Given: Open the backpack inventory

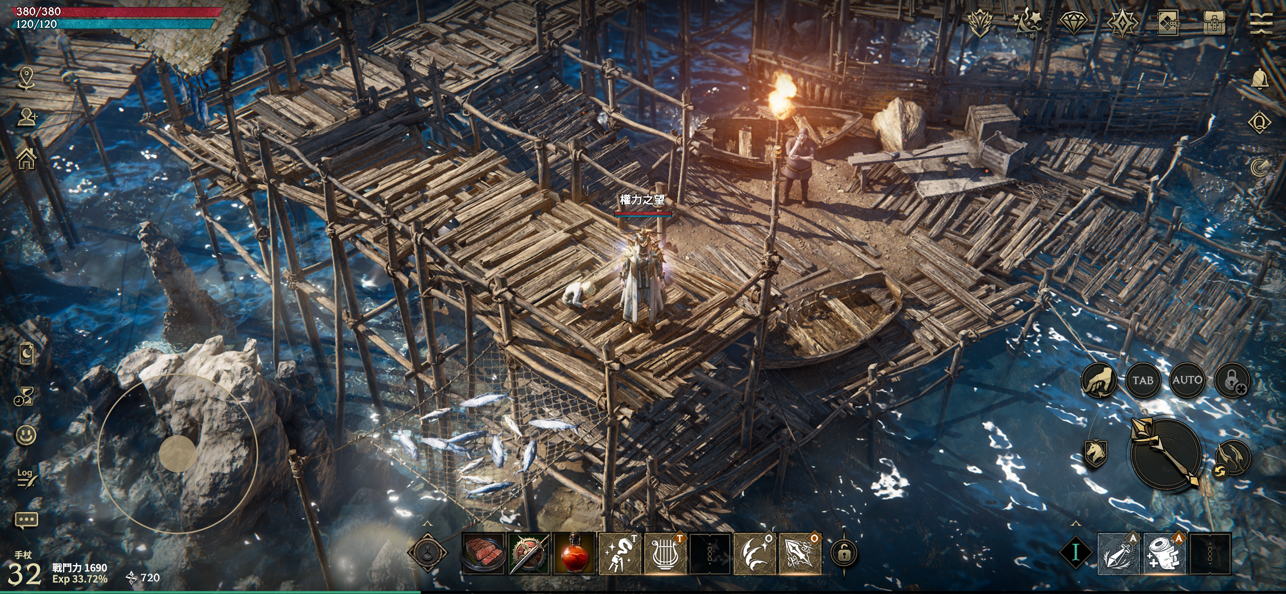Looking at the screenshot, I should (1214, 24).
